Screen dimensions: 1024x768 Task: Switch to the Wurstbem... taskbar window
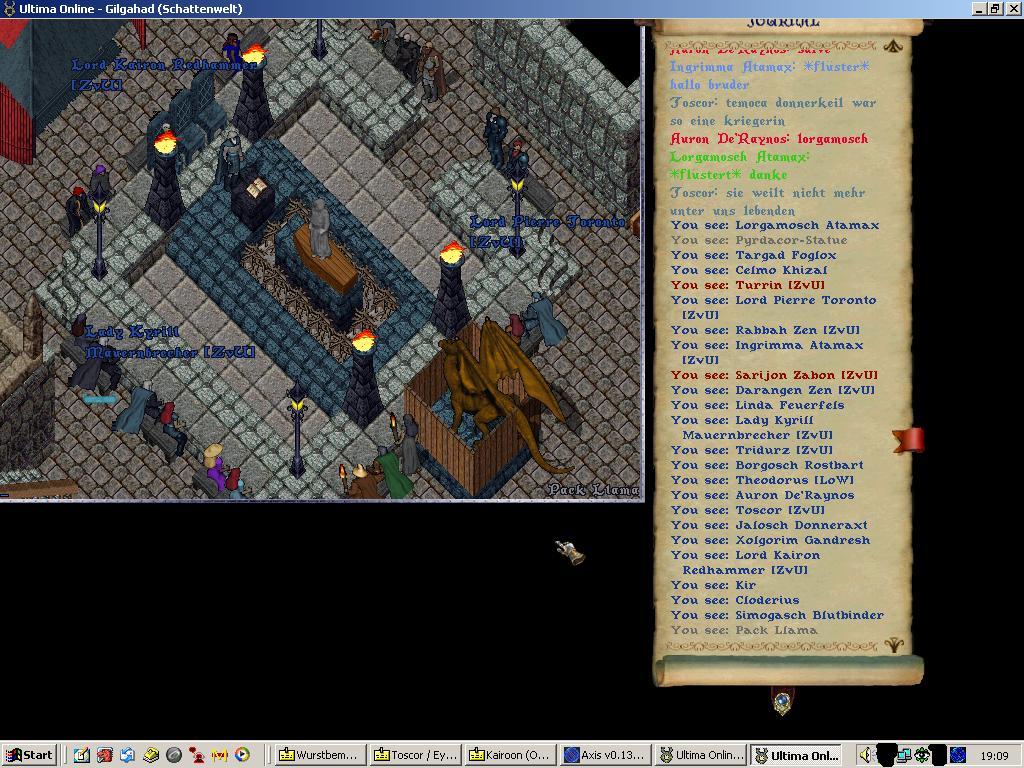tap(318, 755)
